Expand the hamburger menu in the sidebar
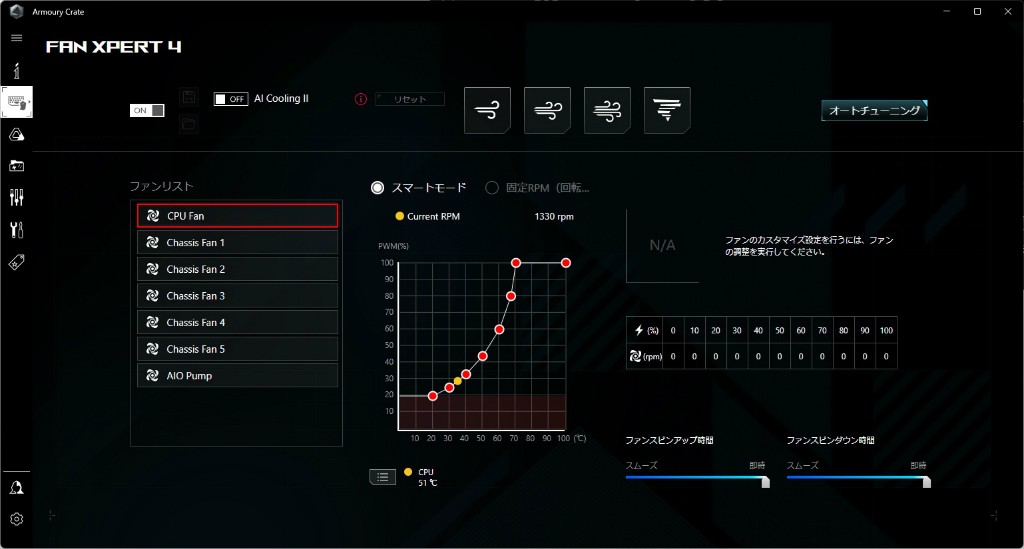 tap(17, 38)
